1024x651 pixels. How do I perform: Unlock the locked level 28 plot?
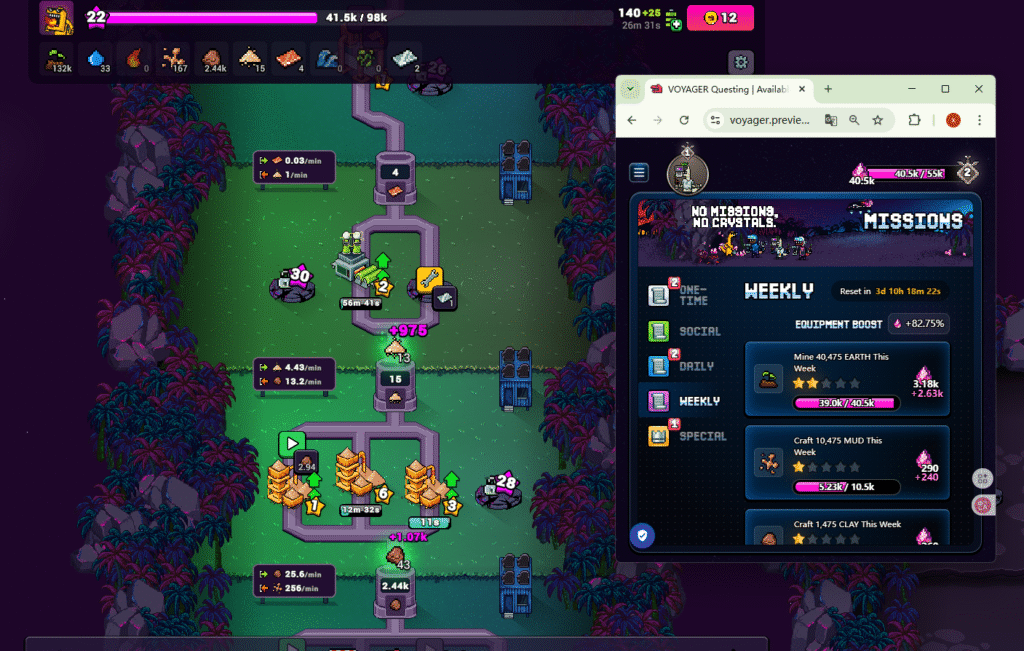498,488
